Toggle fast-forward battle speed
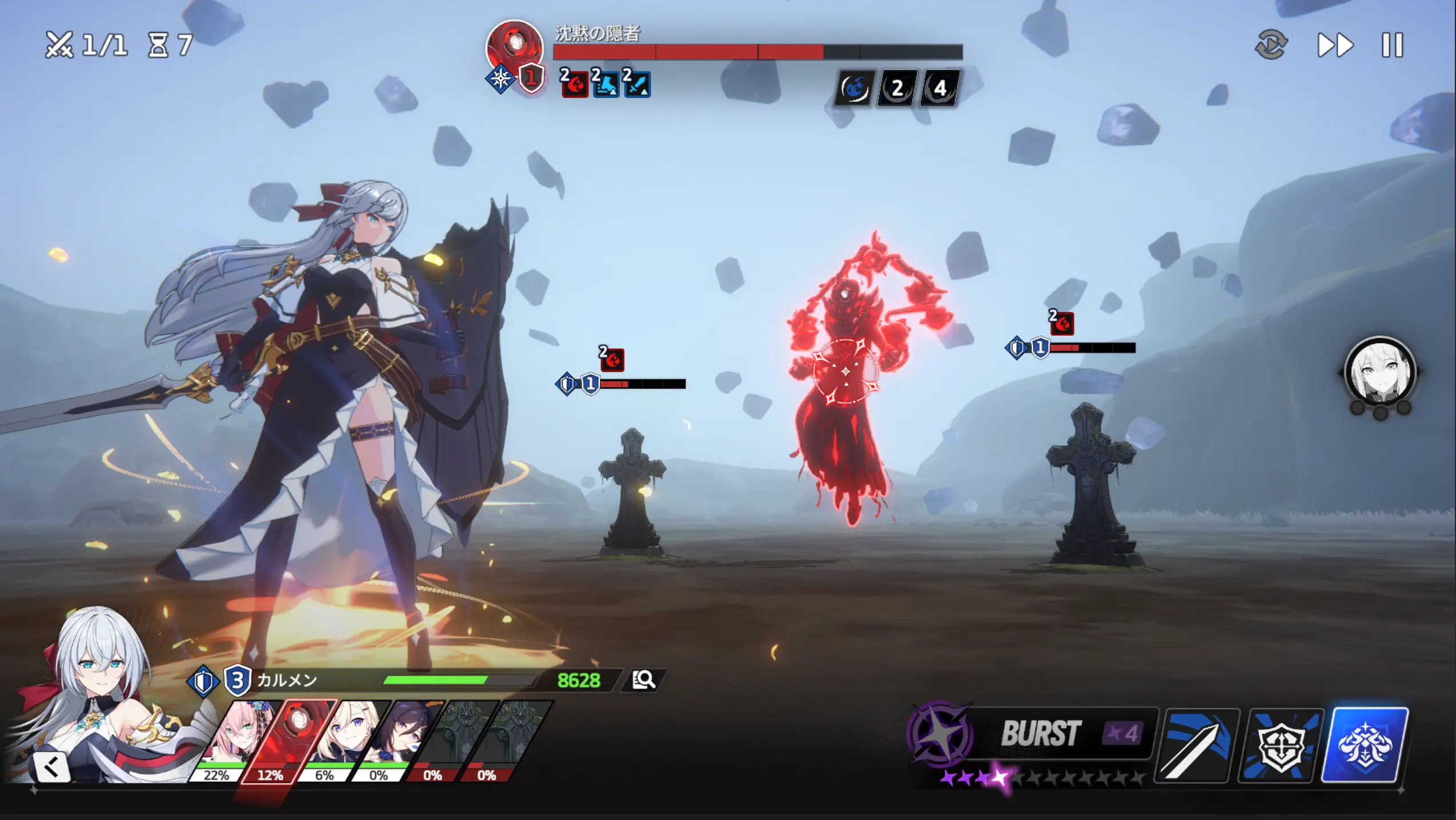Viewport: 1456px width, 820px height. coord(1335,45)
